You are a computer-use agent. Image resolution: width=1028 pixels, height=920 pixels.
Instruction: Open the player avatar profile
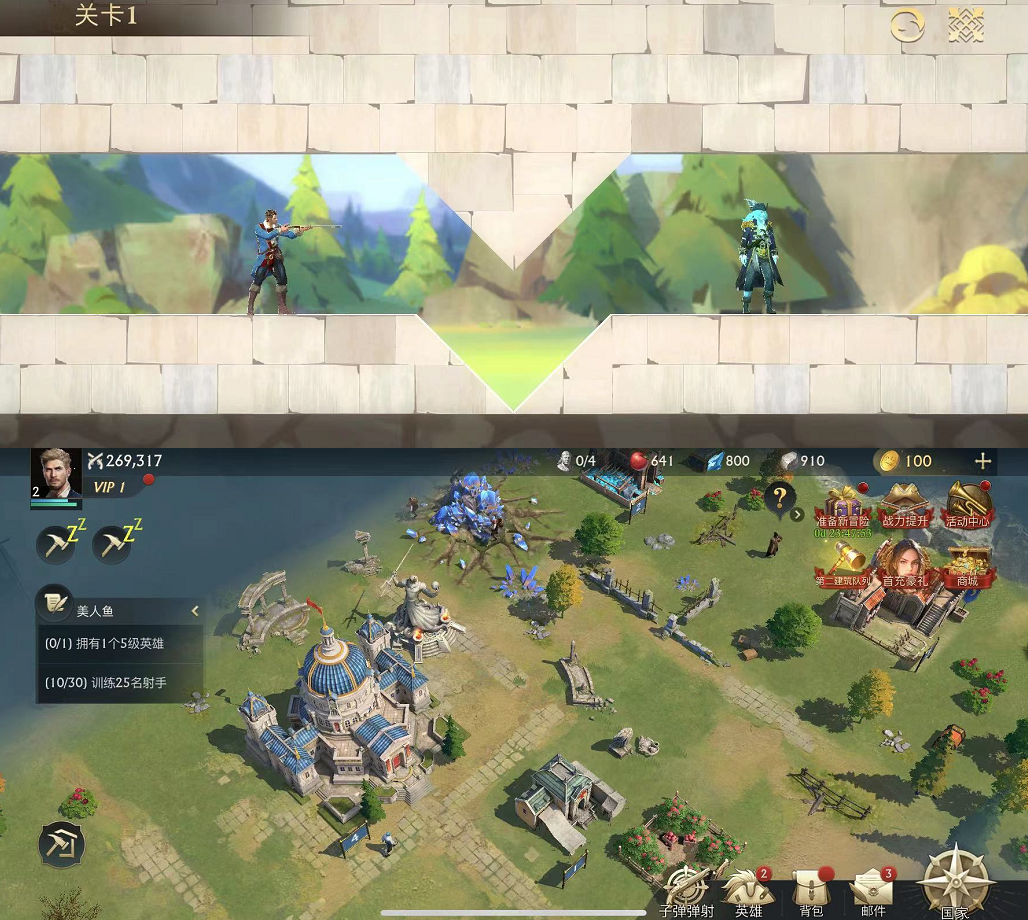[x=56, y=473]
